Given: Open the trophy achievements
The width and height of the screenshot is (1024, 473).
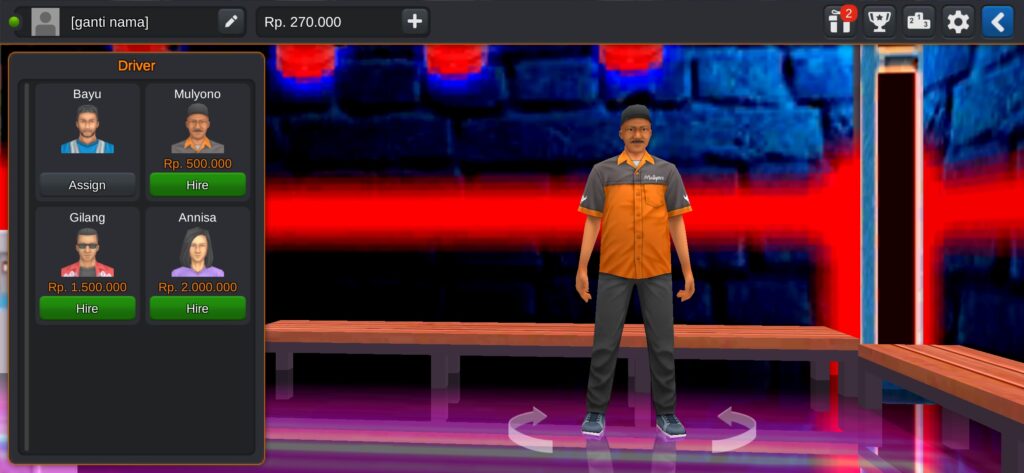Looking at the screenshot, I should pos(879,21).
